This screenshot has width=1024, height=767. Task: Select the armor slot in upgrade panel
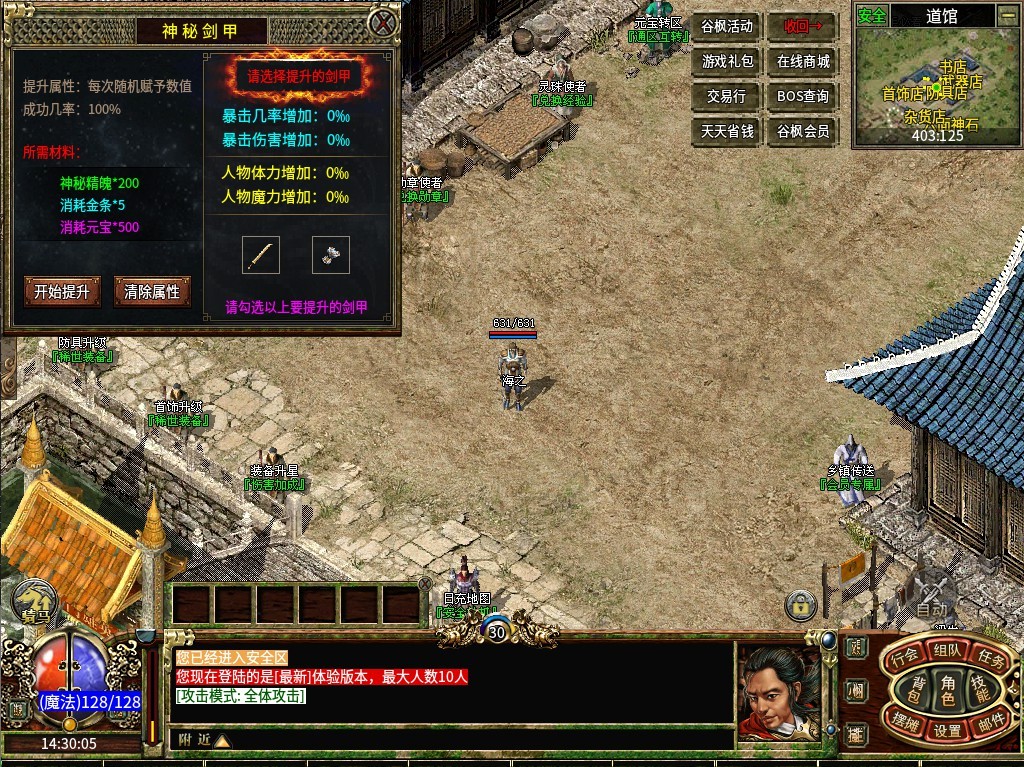pos(330,255)
